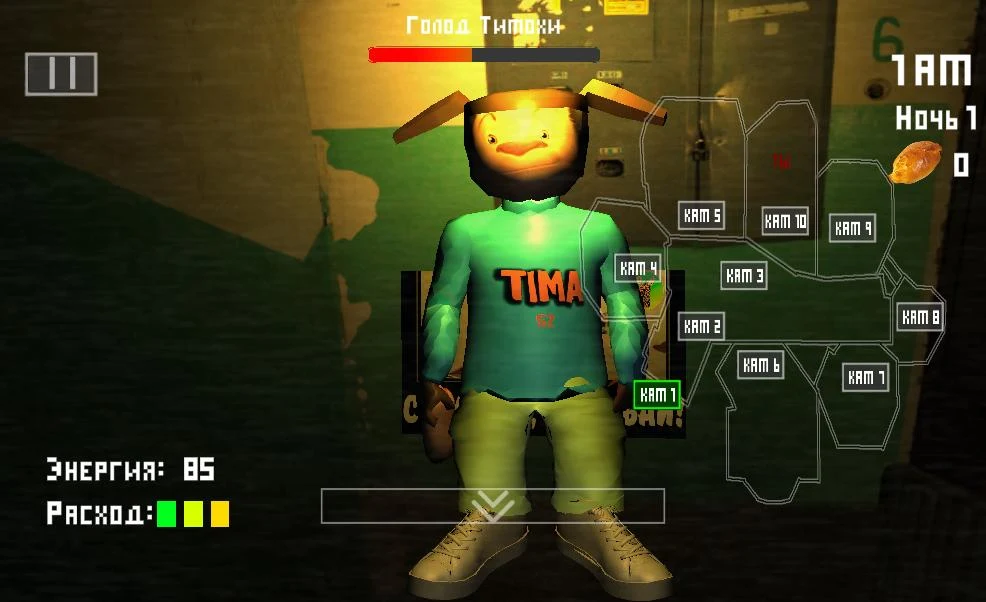Image resolution: width=986 pixels, height=602 pixels.
Task: Lower the camera monitor using the arrow bar
Action: point(492,506)
